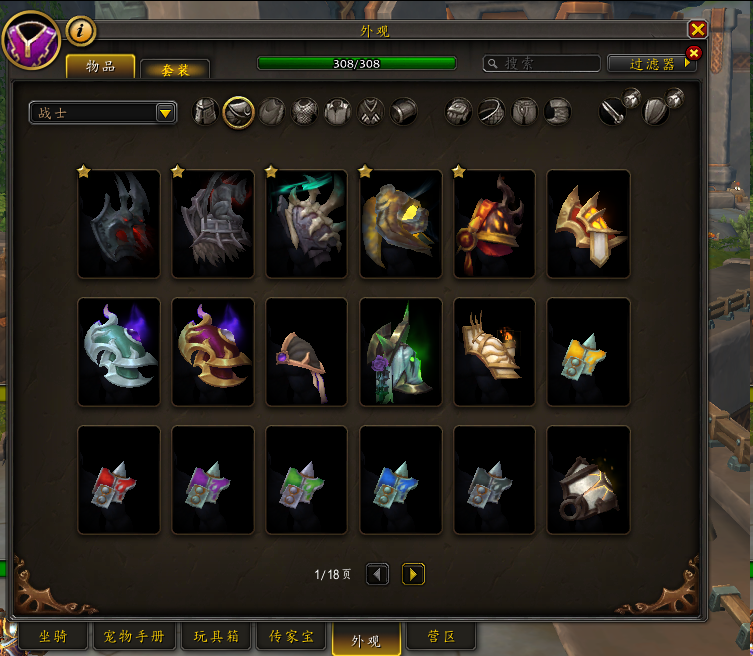This screenshot has height=656, width=753.
Task: Pick the red-eyed dark spiked shoulder appearance
Action: tap(119, 224)
